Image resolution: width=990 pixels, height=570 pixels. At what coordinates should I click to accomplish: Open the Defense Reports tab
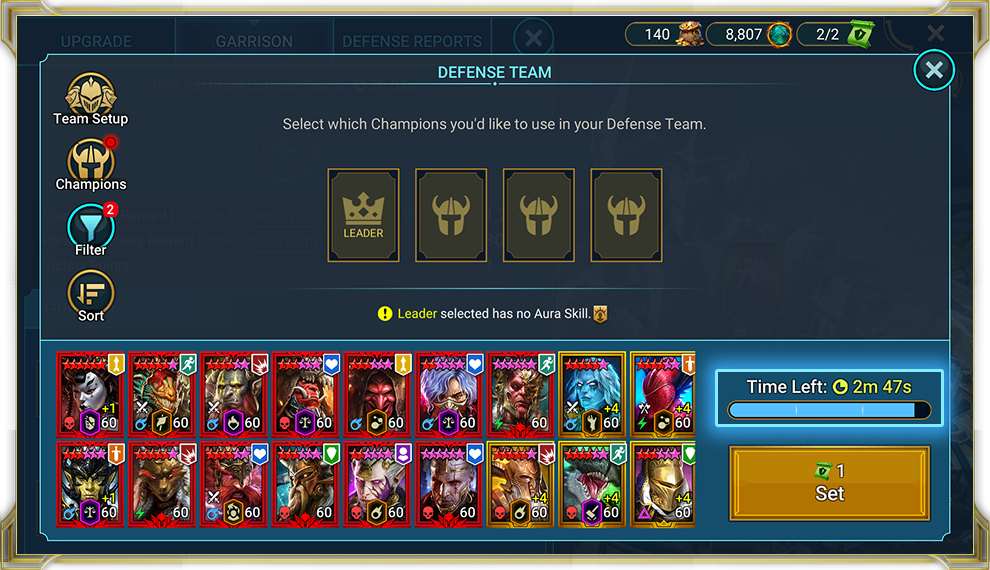click(412, 42)
